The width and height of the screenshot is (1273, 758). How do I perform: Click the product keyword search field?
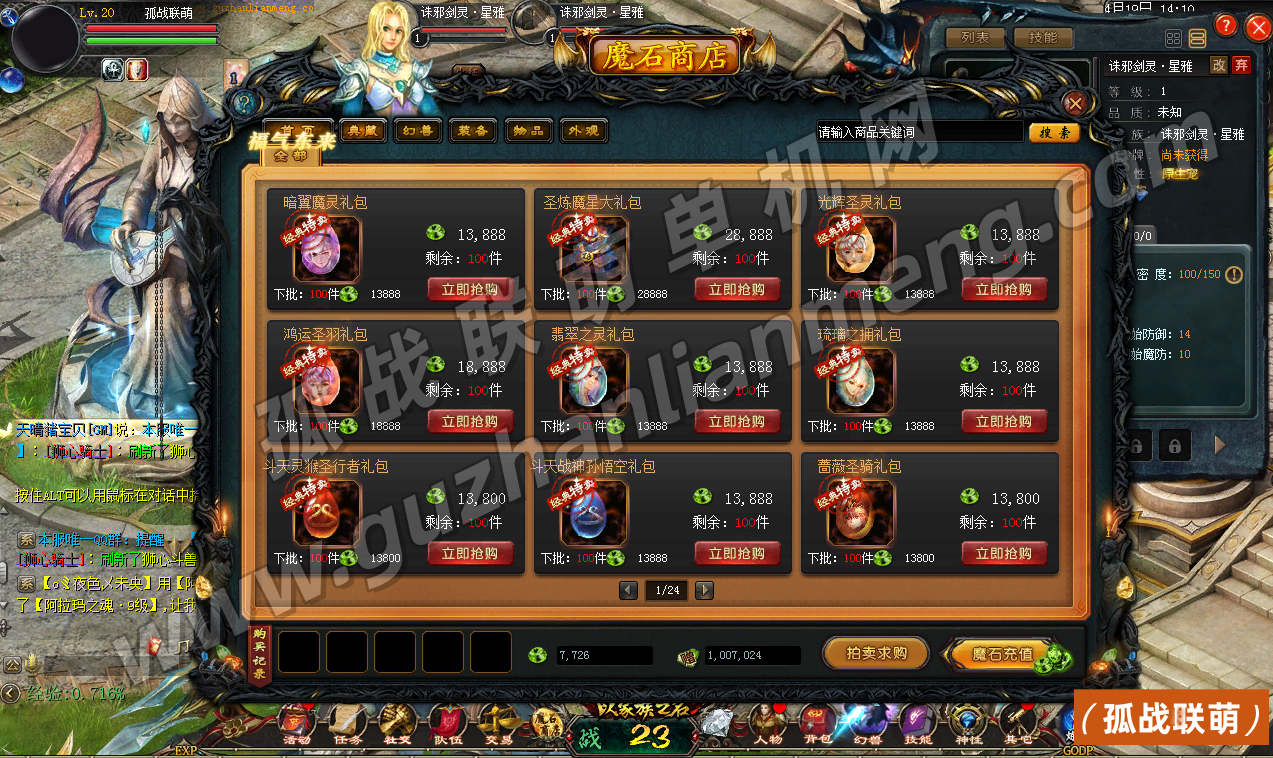click(x=920, y=132)
